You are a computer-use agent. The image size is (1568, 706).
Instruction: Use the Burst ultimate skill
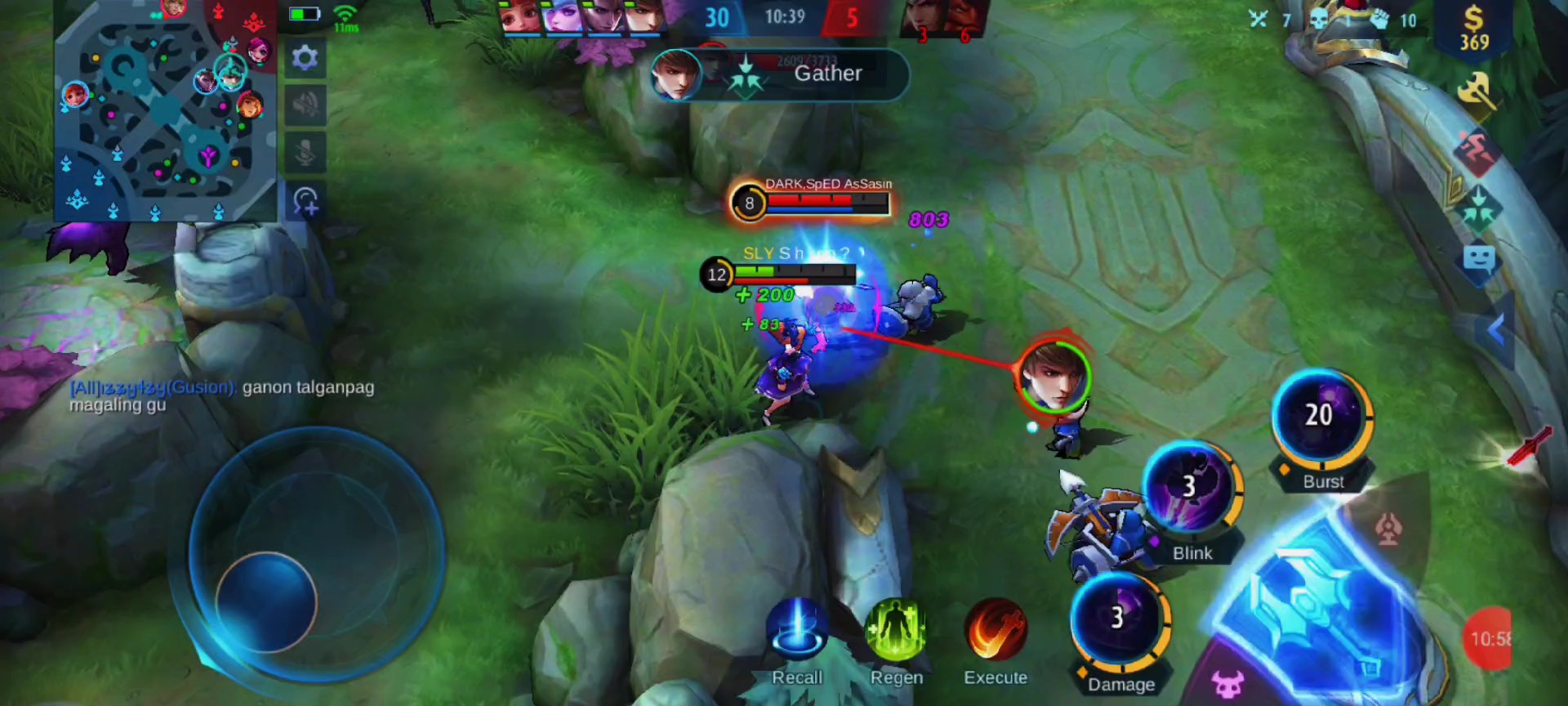pos(1321,418)
